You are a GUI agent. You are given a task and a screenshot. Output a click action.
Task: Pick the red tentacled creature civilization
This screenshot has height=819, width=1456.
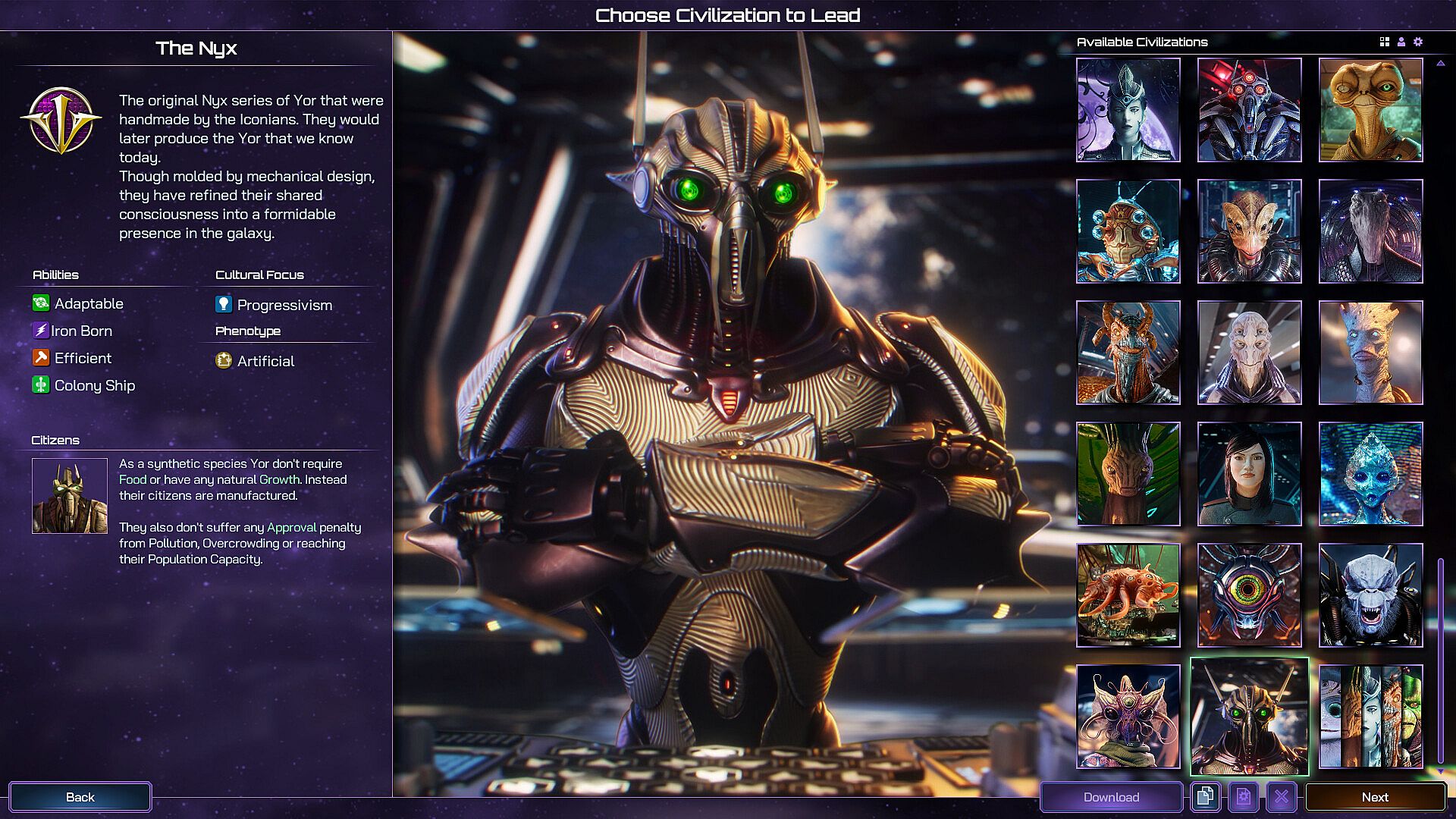click(x=1128, y=595)
